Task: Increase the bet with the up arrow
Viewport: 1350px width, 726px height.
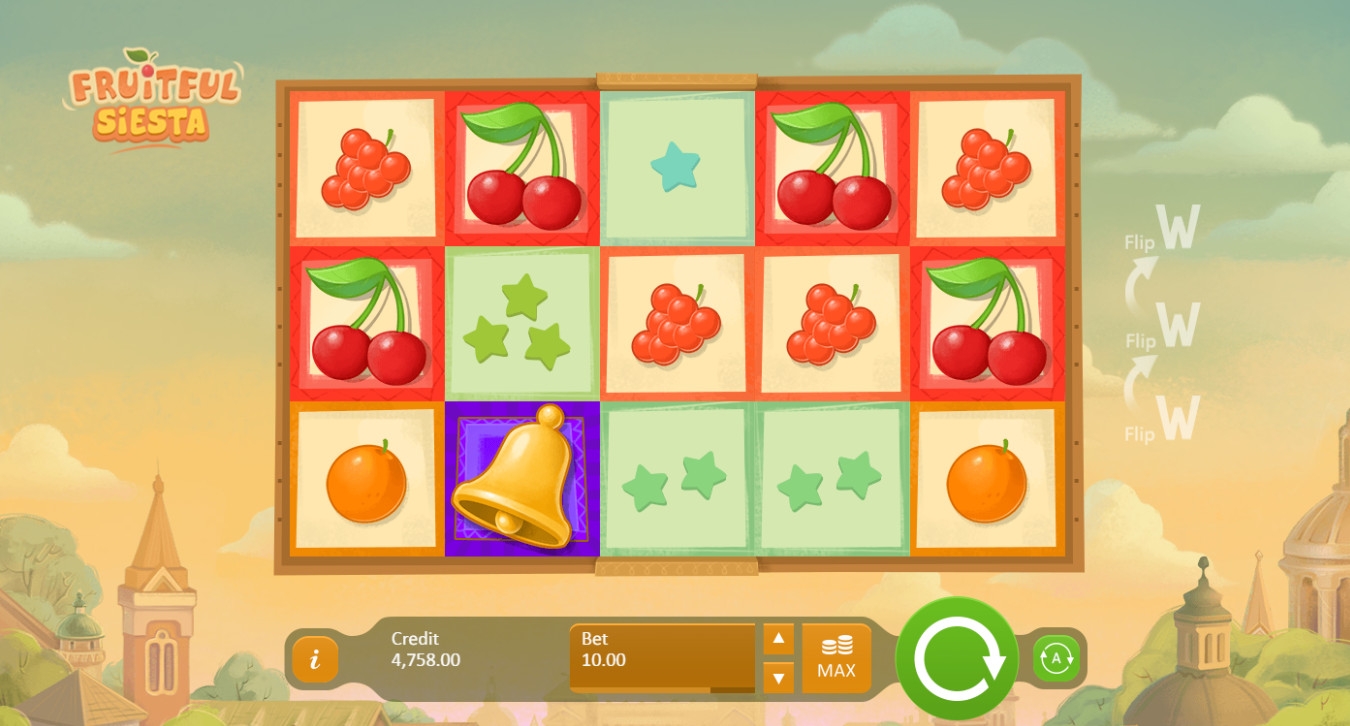Action: click(778, 639)
